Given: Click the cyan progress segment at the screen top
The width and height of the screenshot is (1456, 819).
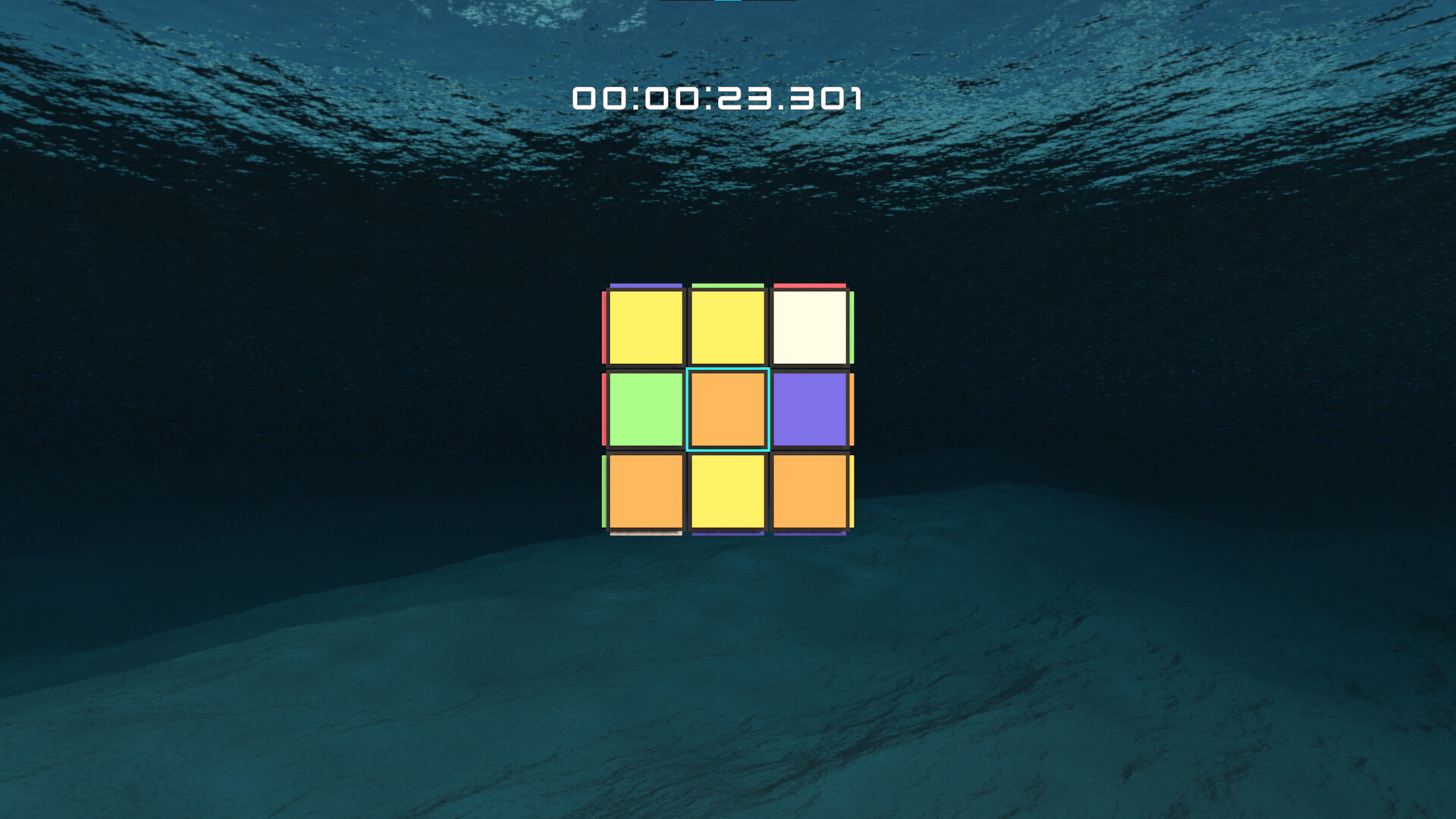Looking at the screenshot, I should (x=728, y=2).
